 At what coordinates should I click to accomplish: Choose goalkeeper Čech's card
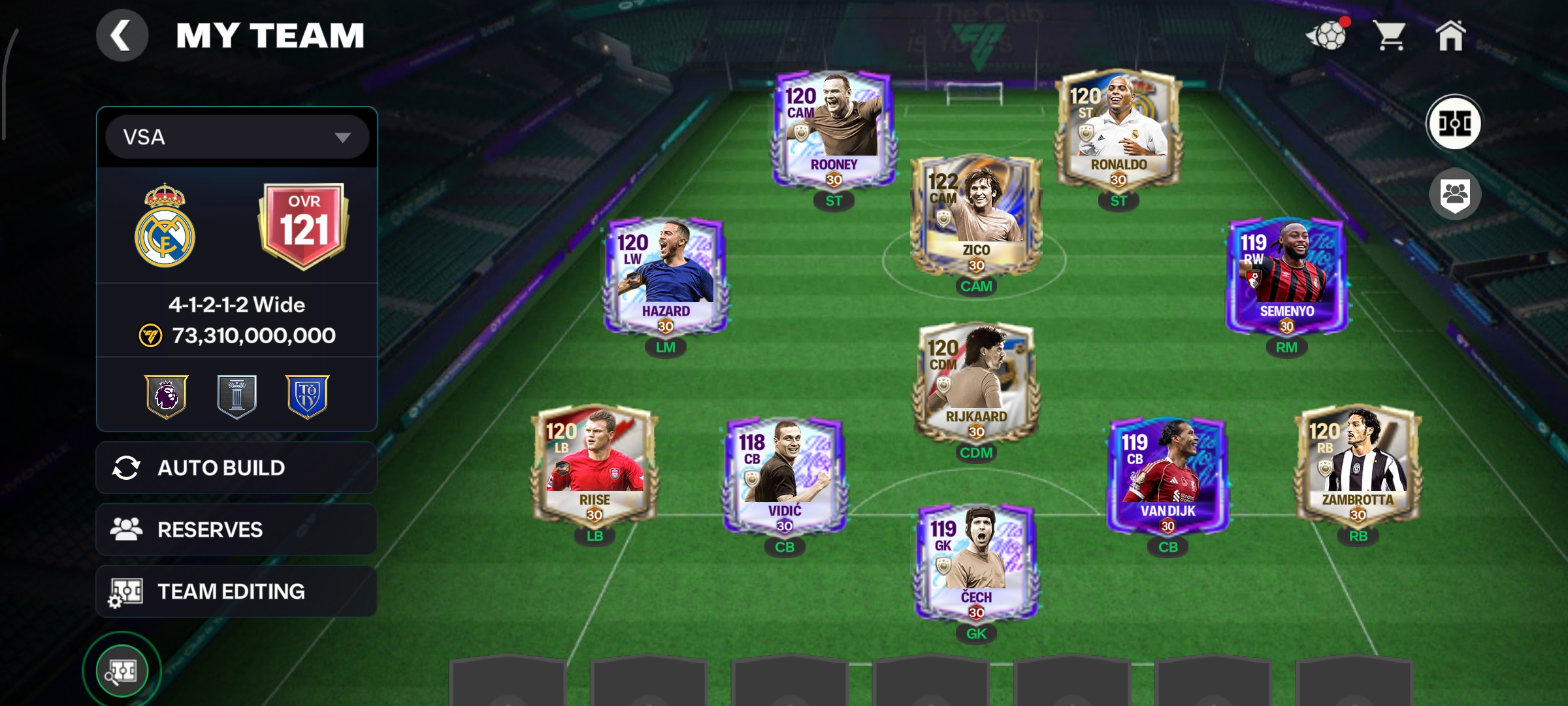pos(976,562)
